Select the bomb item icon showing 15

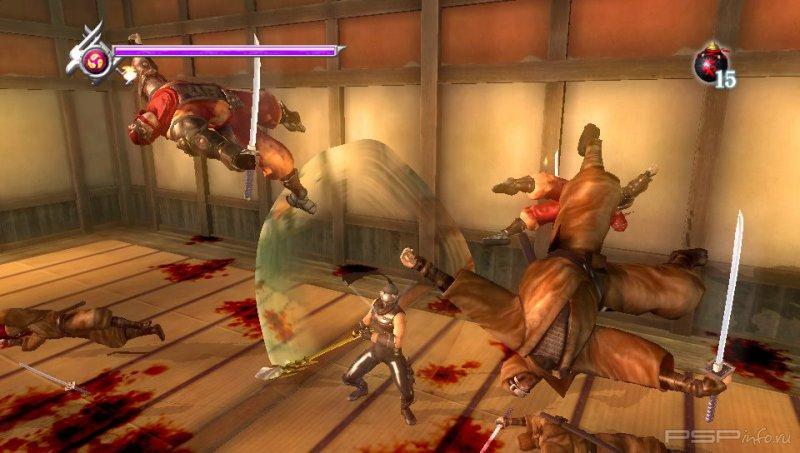click(x=711, y=64)
